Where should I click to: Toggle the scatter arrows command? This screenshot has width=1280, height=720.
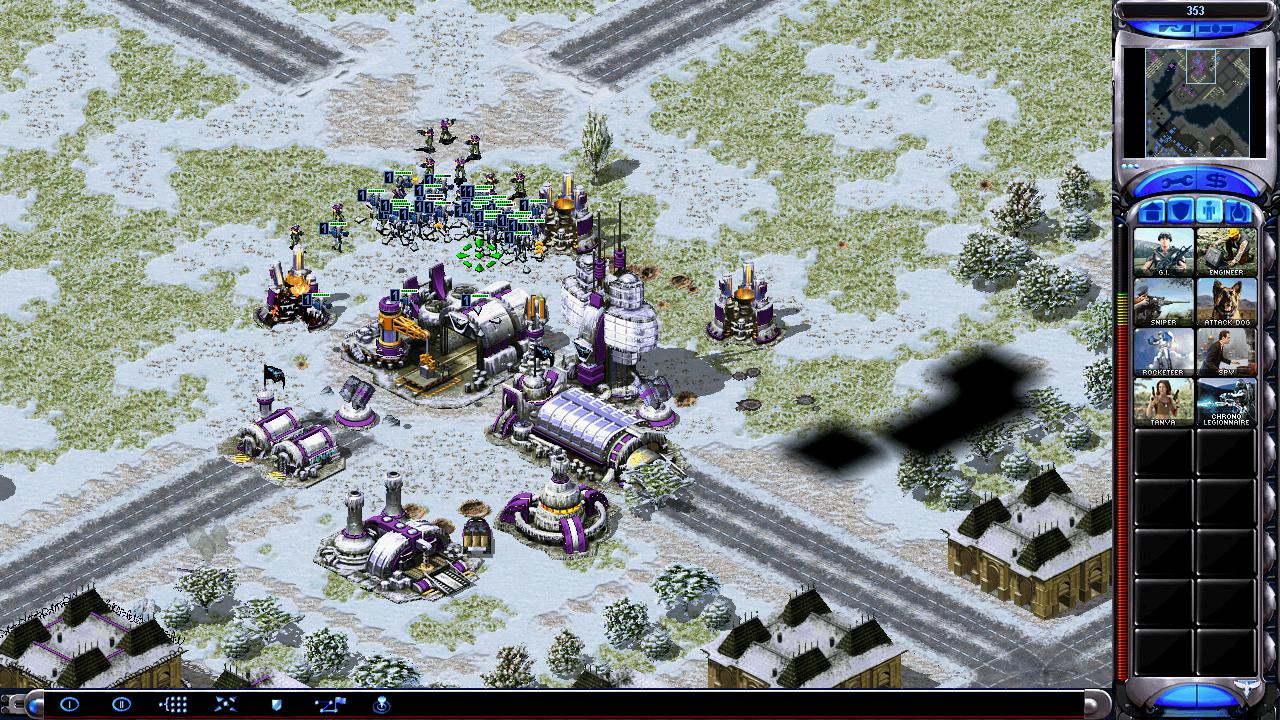pos(225,704)
